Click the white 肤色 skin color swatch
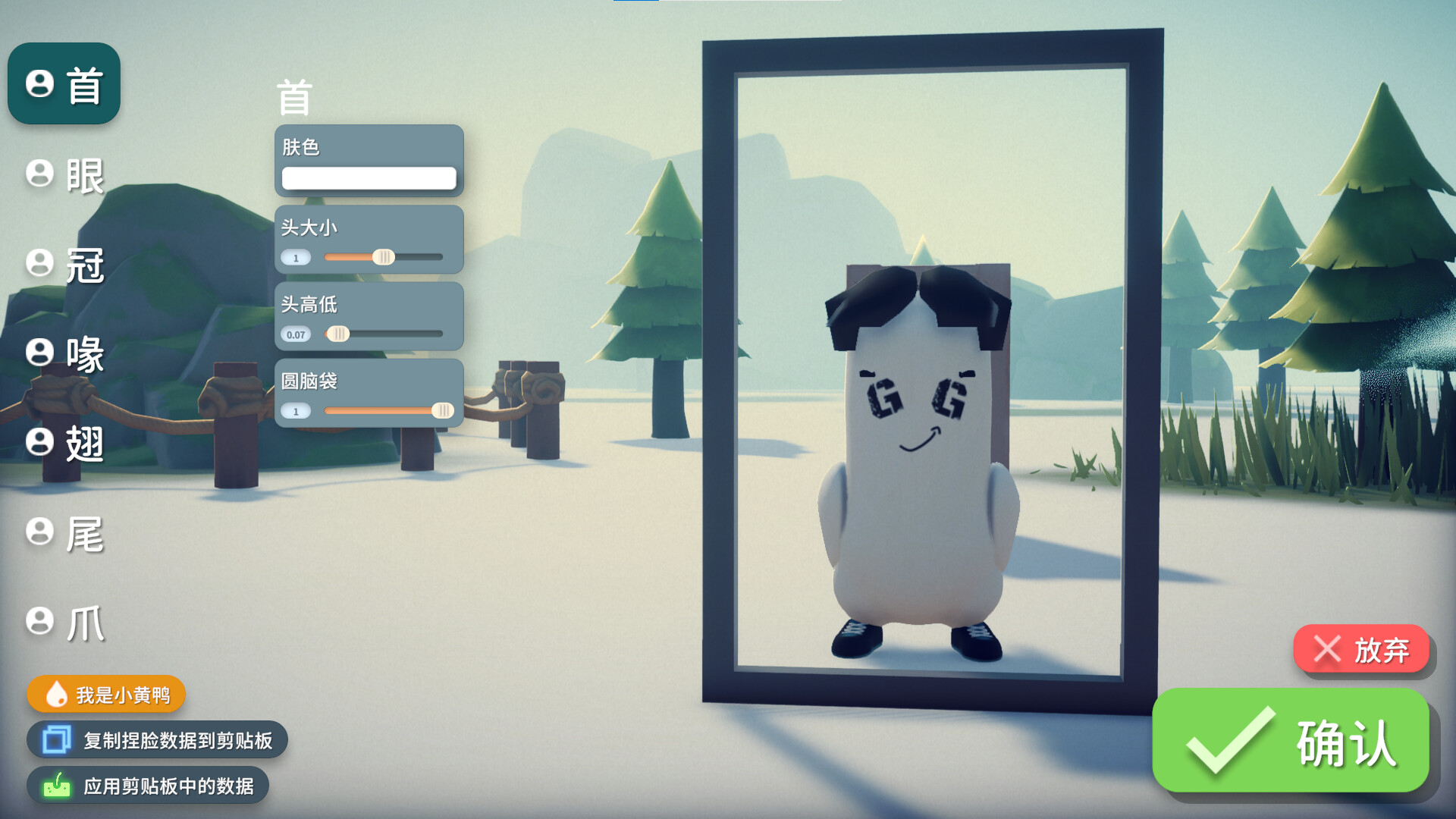The width and height of the screenshot is (1456, 819). 369,178
